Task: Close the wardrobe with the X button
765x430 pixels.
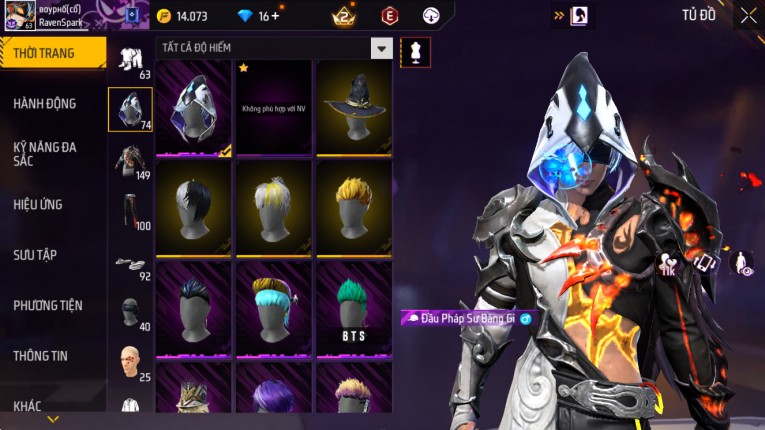Action: click(x=748, y=15)
